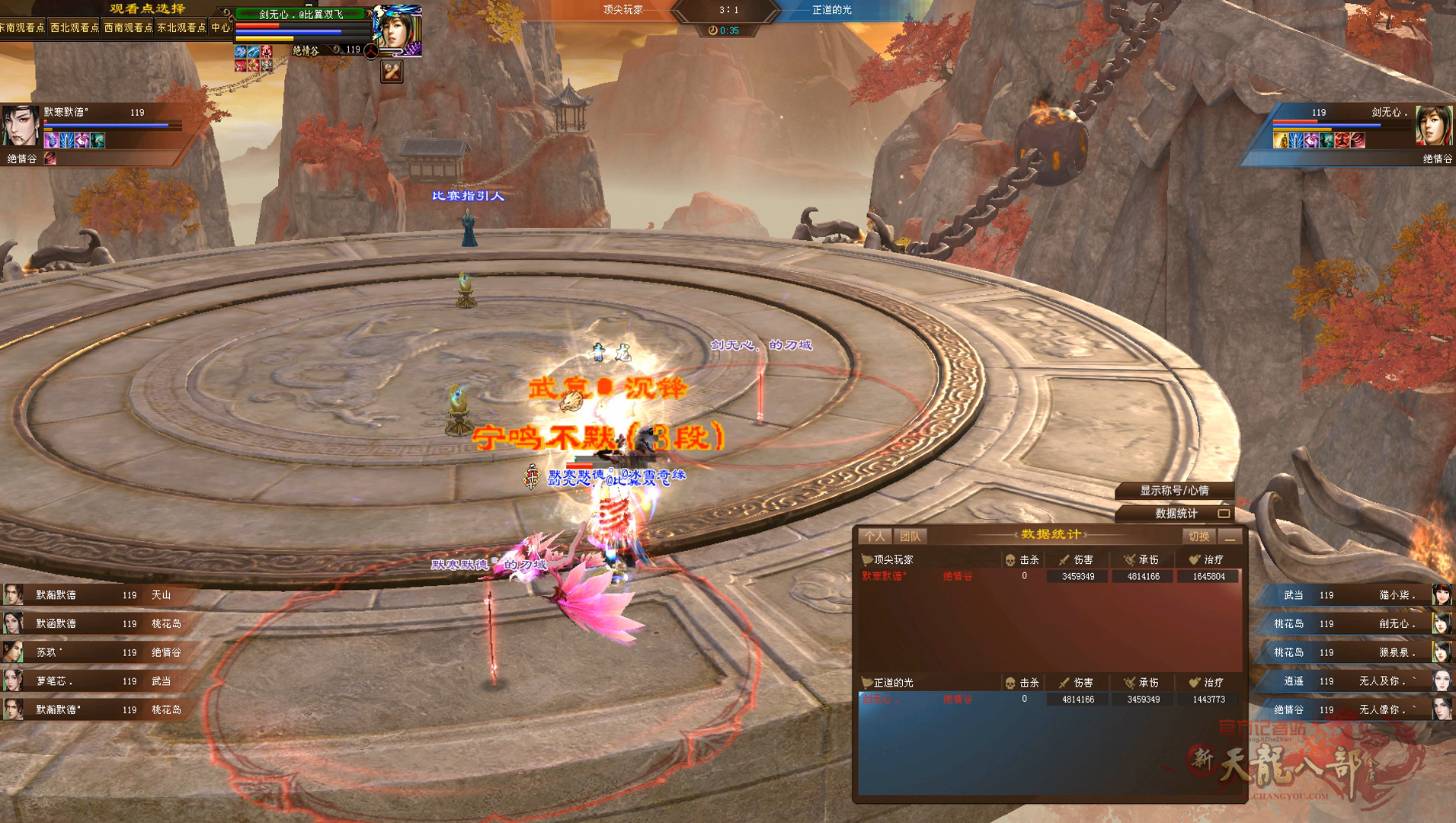Click 默寒默德's portrait frame at left
The height and width of the screenshot is (823, 1456).
click(x=21, y=126)
